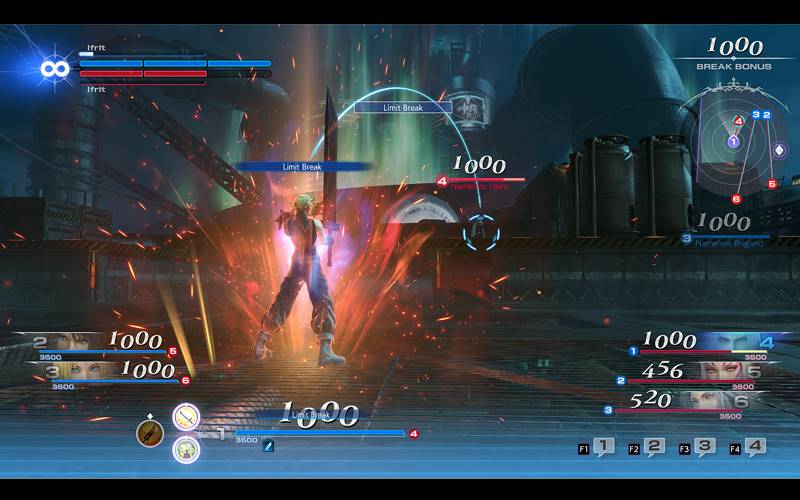
Task: Select the small blue sword status icon
Action: click(x=268, y=446)
